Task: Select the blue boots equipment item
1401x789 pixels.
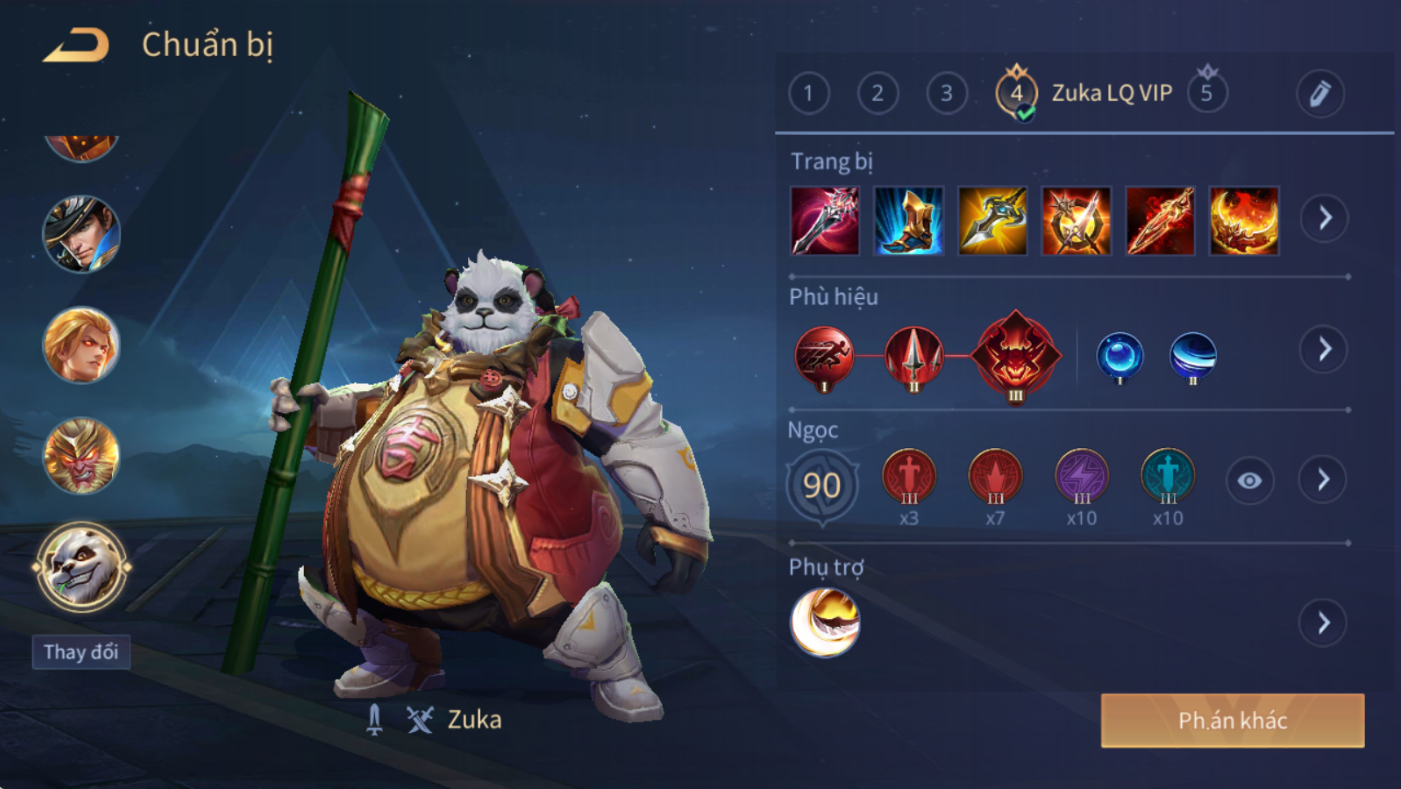Action: click(908, 220)
